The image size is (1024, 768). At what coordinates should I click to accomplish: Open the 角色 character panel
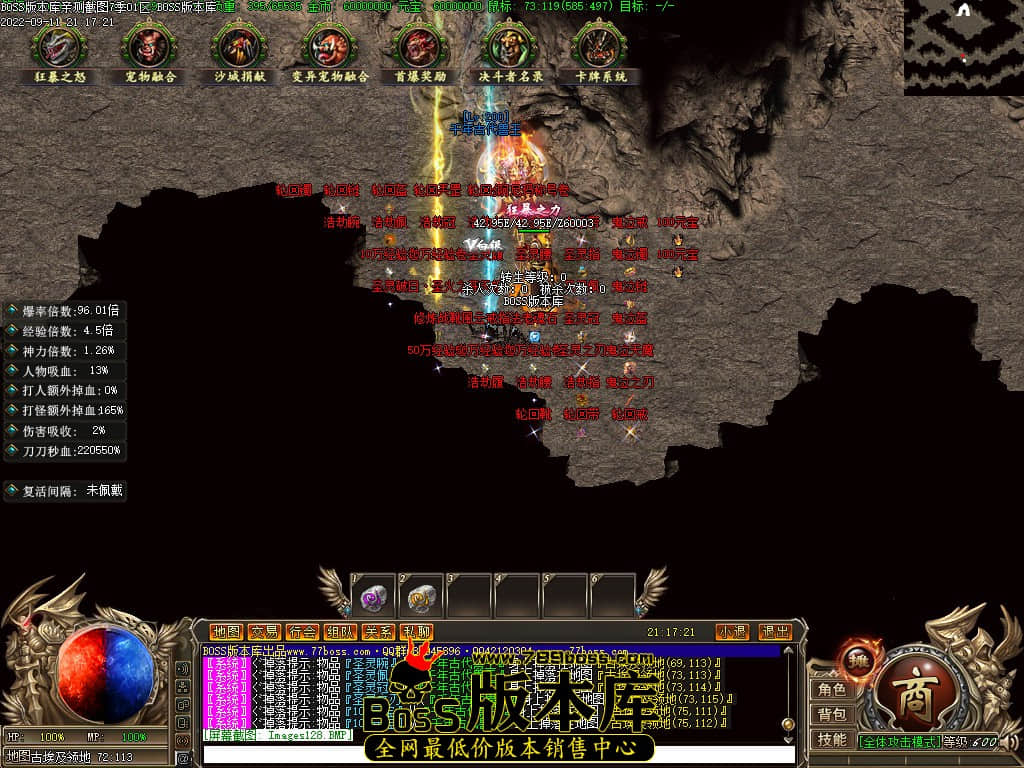[832, 689]
